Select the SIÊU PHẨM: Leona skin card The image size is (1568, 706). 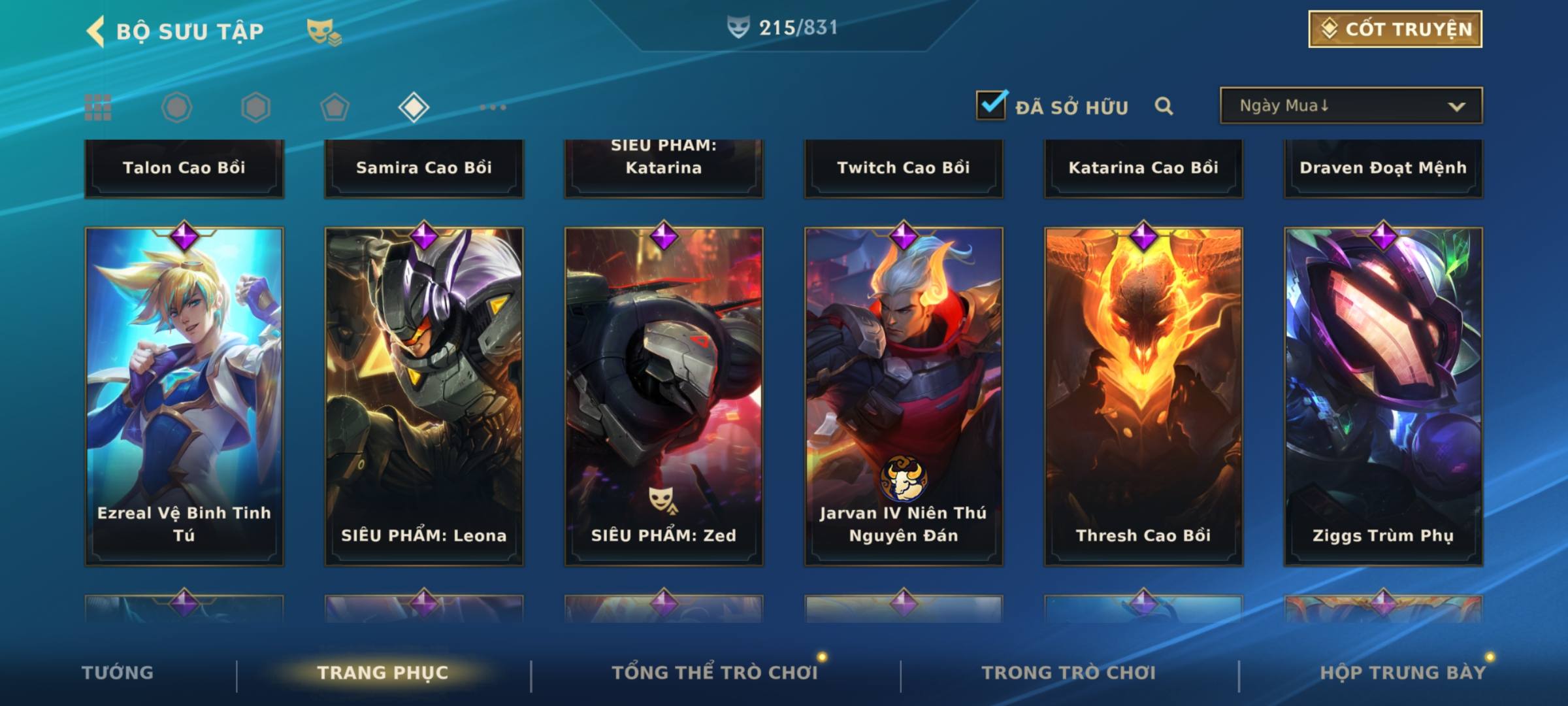pyautogui.click(x=424, y=395)
